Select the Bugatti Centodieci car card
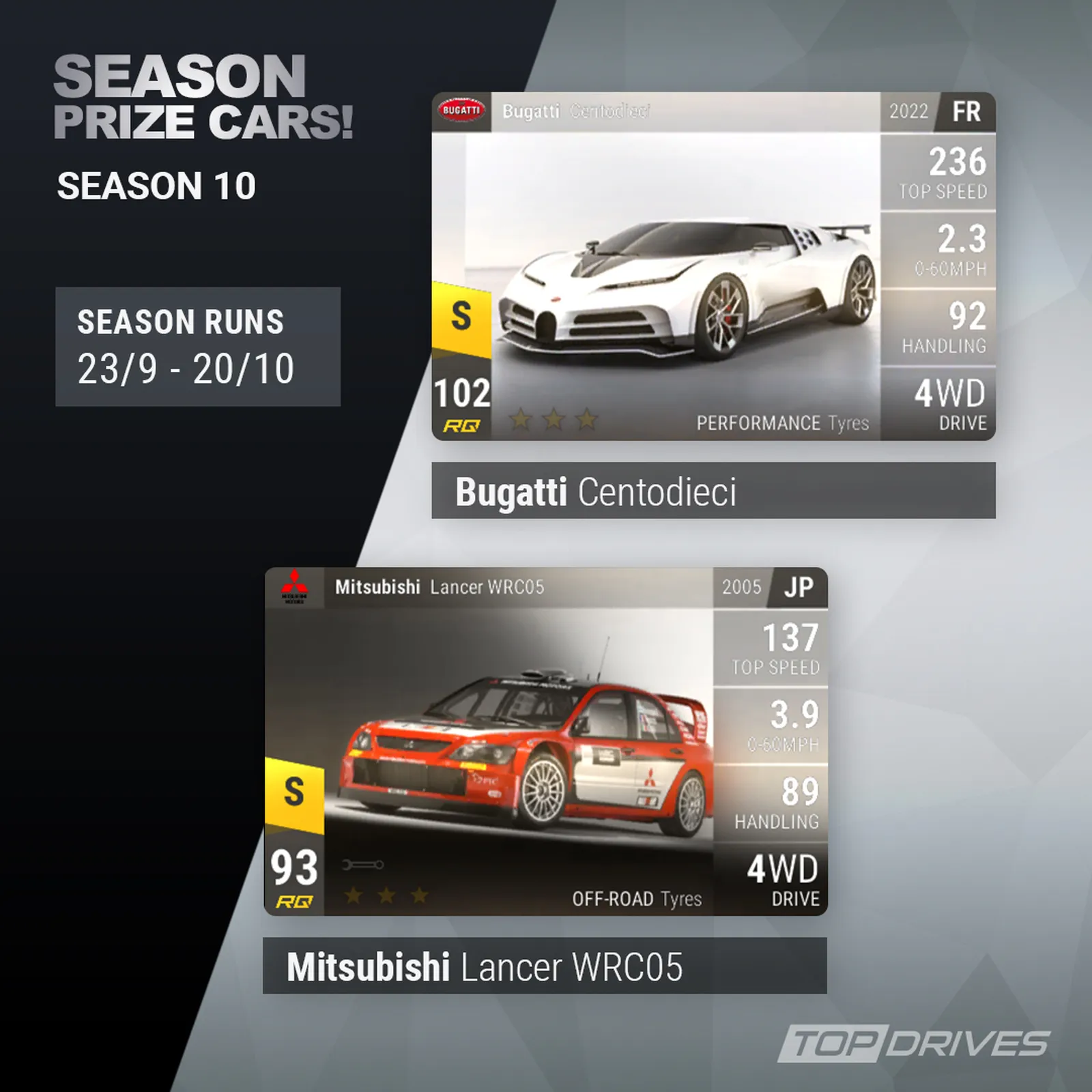 pyautogui.click(x=713, y=266)
